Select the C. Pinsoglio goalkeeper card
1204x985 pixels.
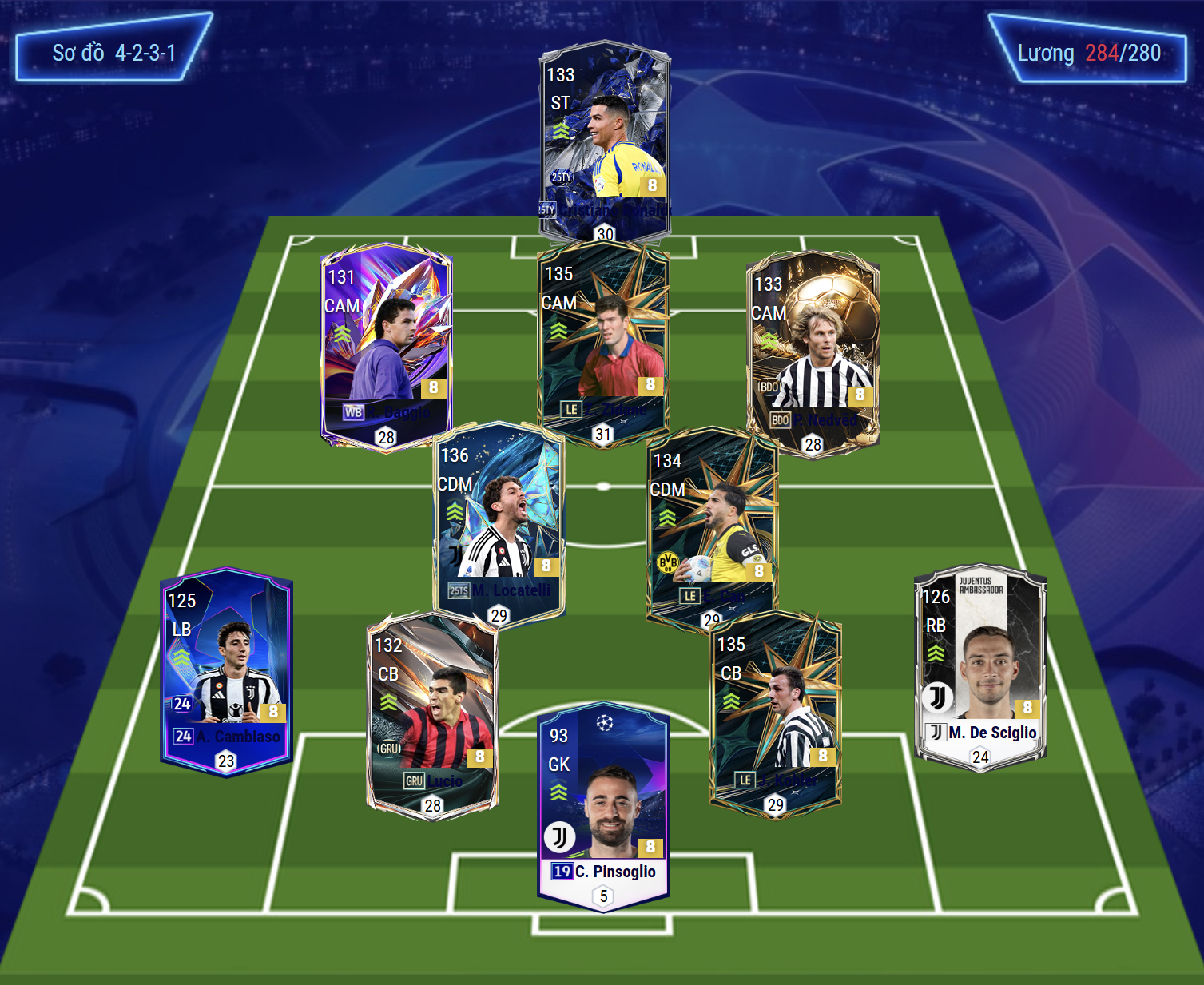point(604,803)
